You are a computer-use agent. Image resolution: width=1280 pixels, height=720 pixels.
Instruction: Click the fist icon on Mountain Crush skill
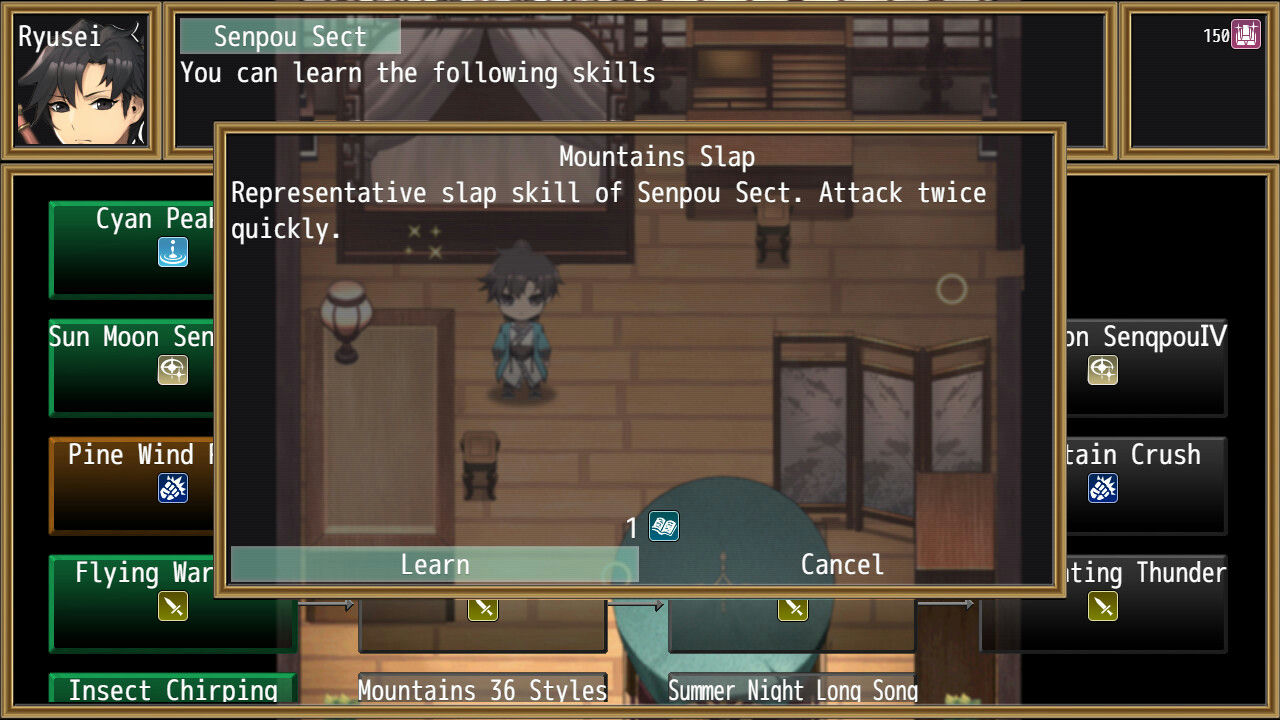tap(1101, 488)
